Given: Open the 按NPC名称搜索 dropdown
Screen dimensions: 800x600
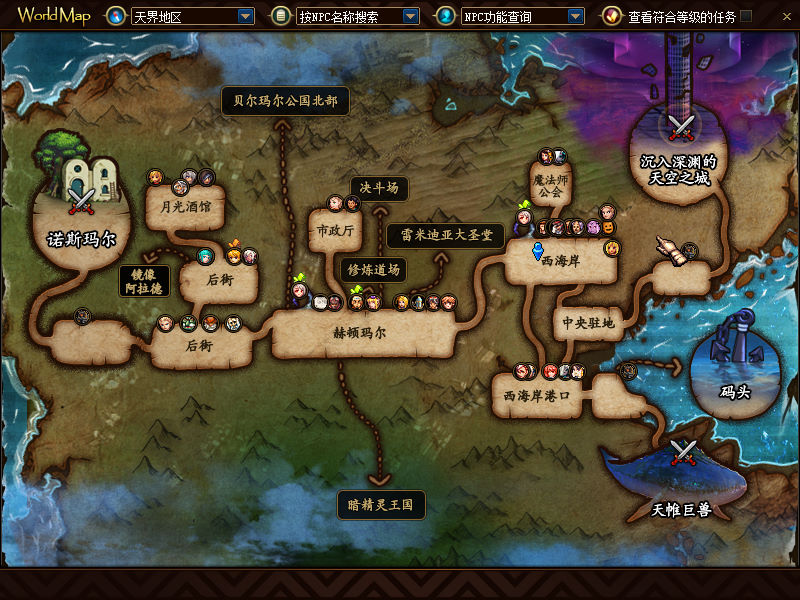Looking at the screenshot, I should point(410,16).
